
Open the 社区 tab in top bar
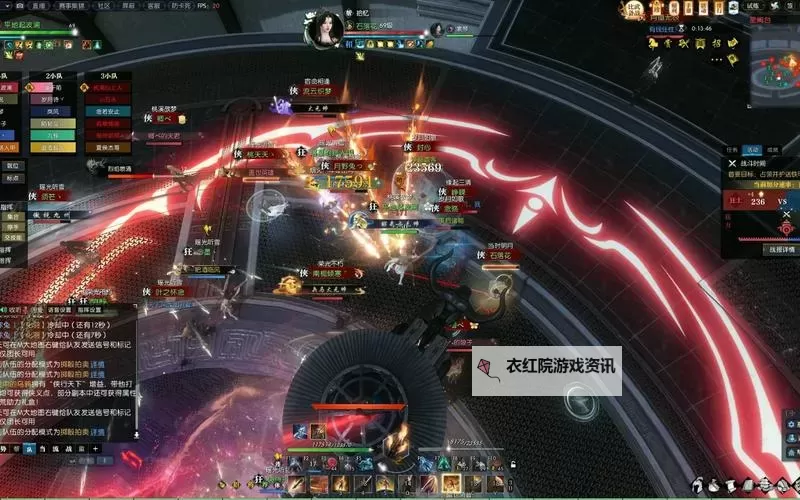pos(105,5)
